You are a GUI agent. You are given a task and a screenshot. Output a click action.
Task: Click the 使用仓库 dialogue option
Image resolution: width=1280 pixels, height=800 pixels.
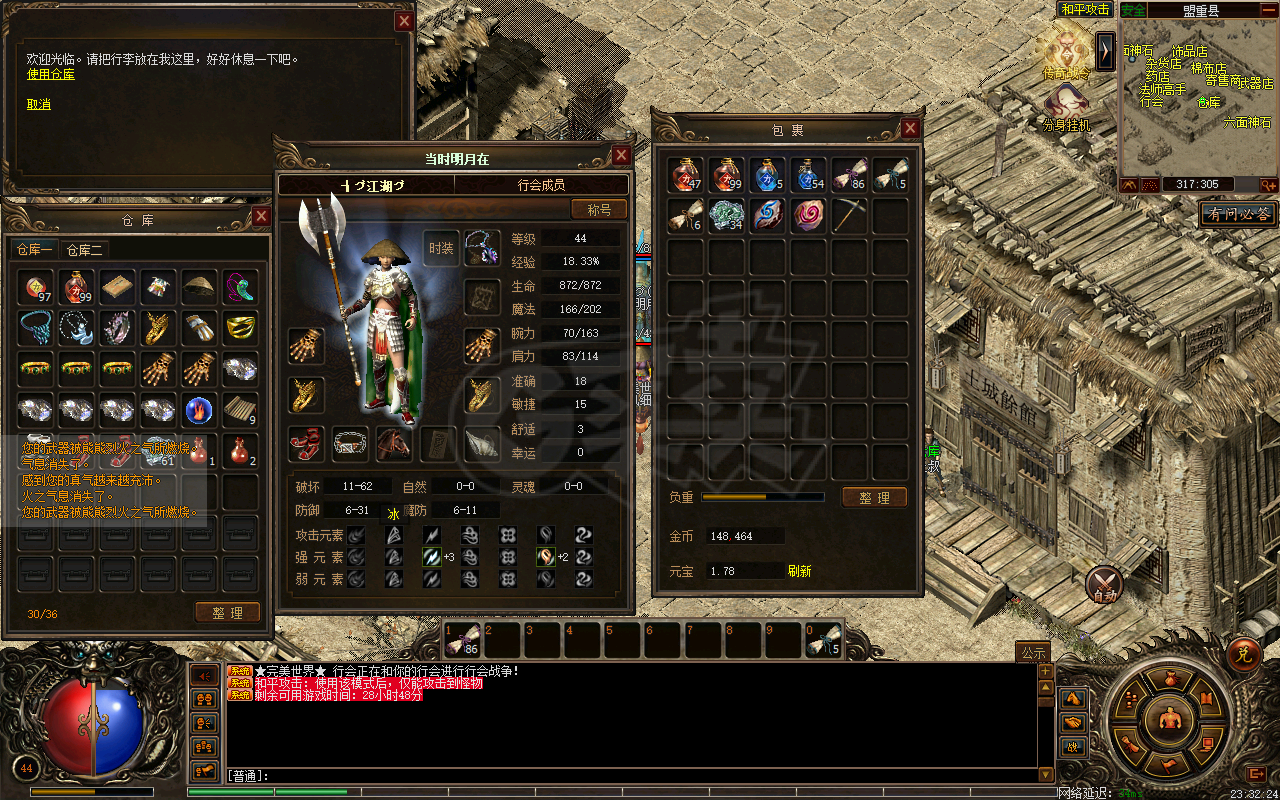[50, 74]
